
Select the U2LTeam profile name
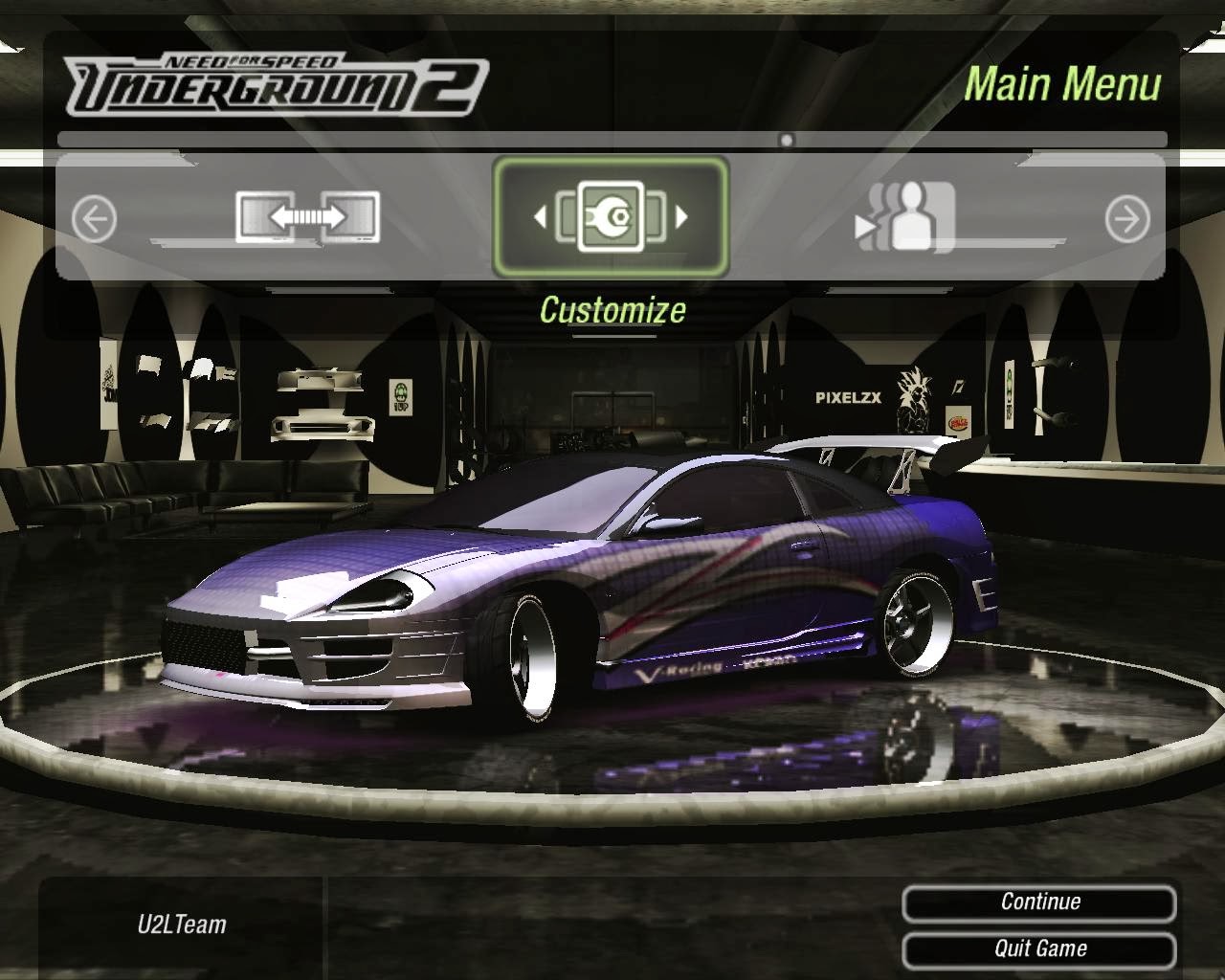(x=181, y=924)
